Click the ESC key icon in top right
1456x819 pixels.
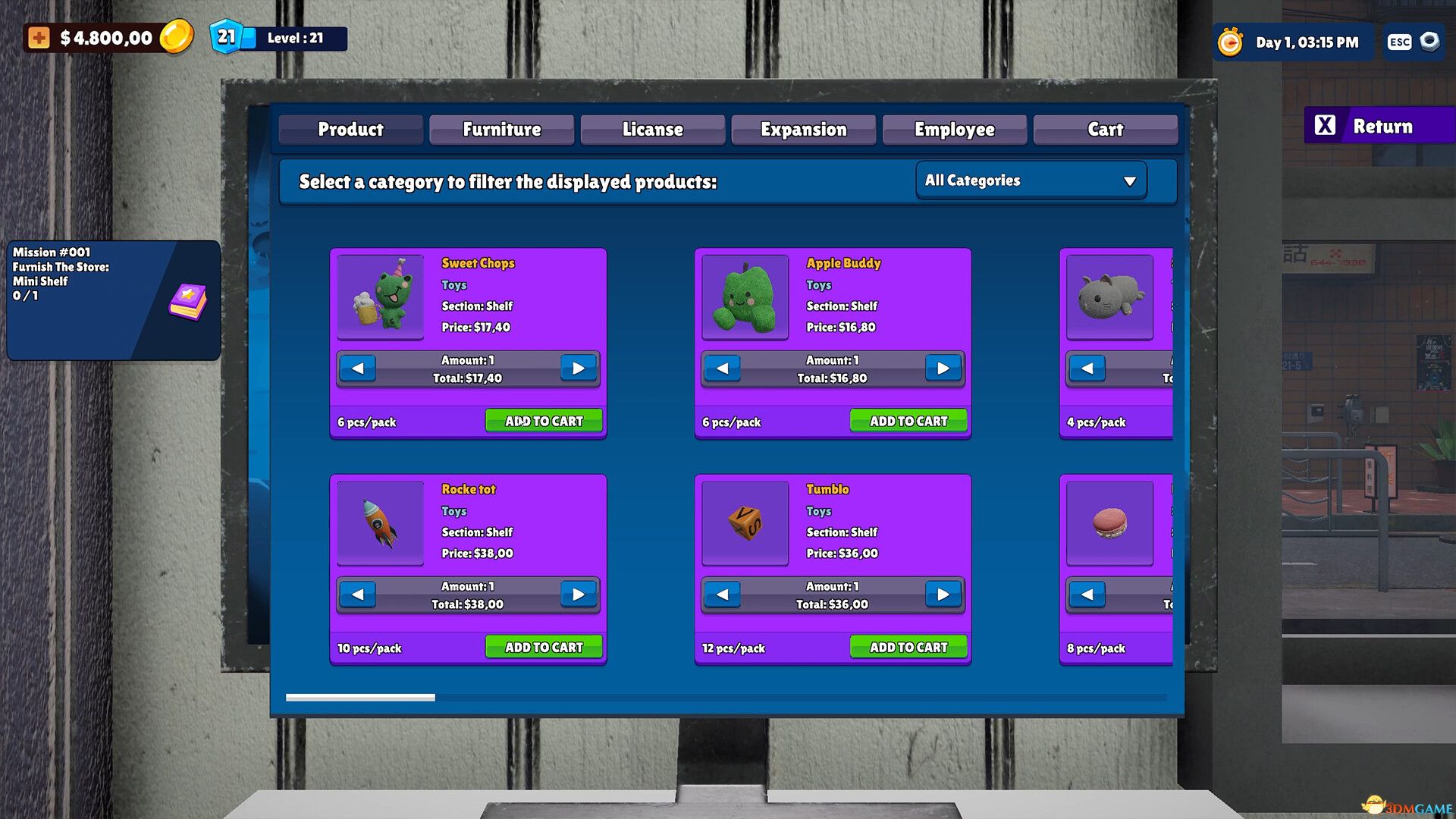tap(1398, 42)
